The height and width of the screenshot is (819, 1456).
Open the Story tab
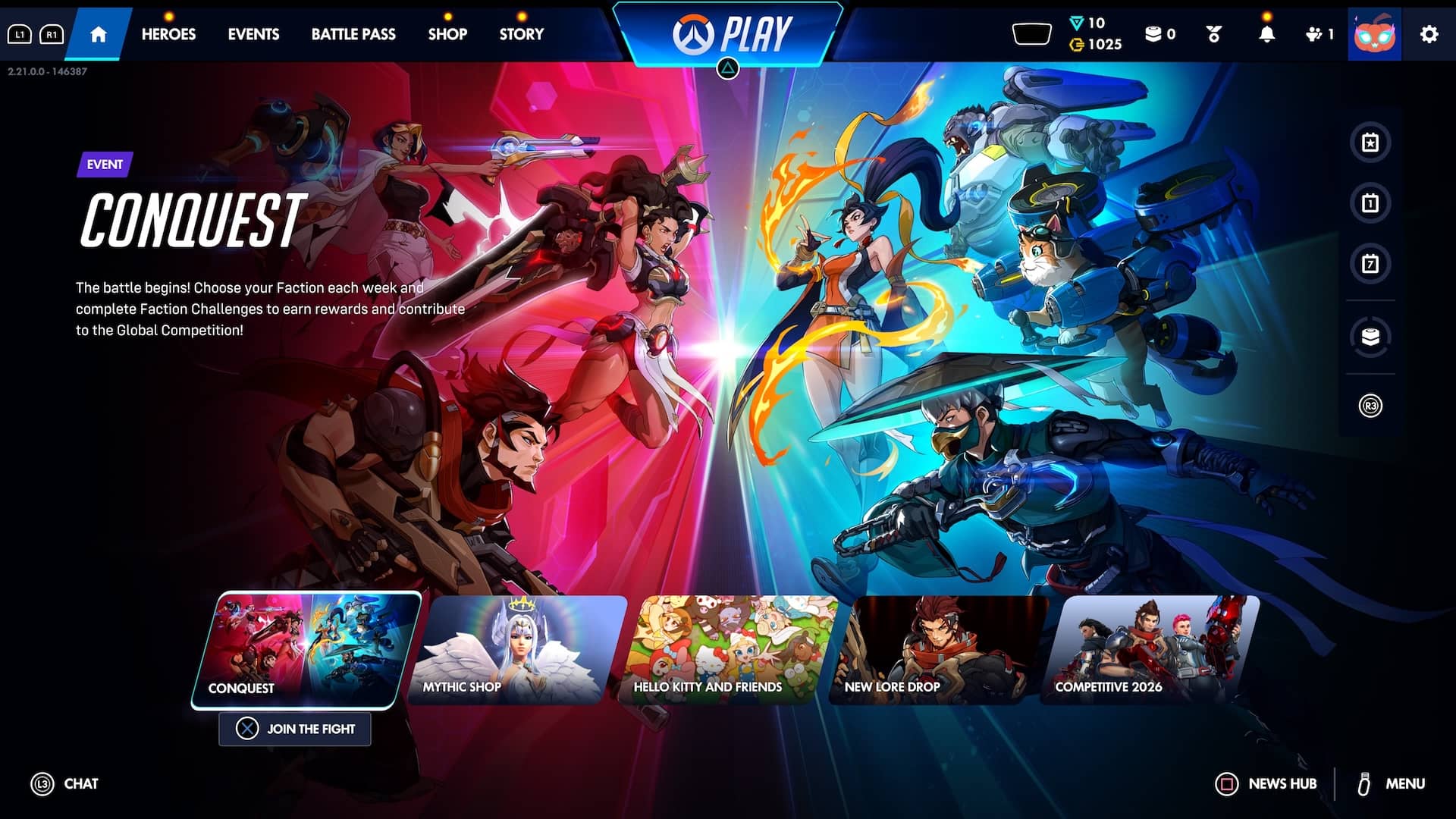pyautogui.click(x=522, y=34)
